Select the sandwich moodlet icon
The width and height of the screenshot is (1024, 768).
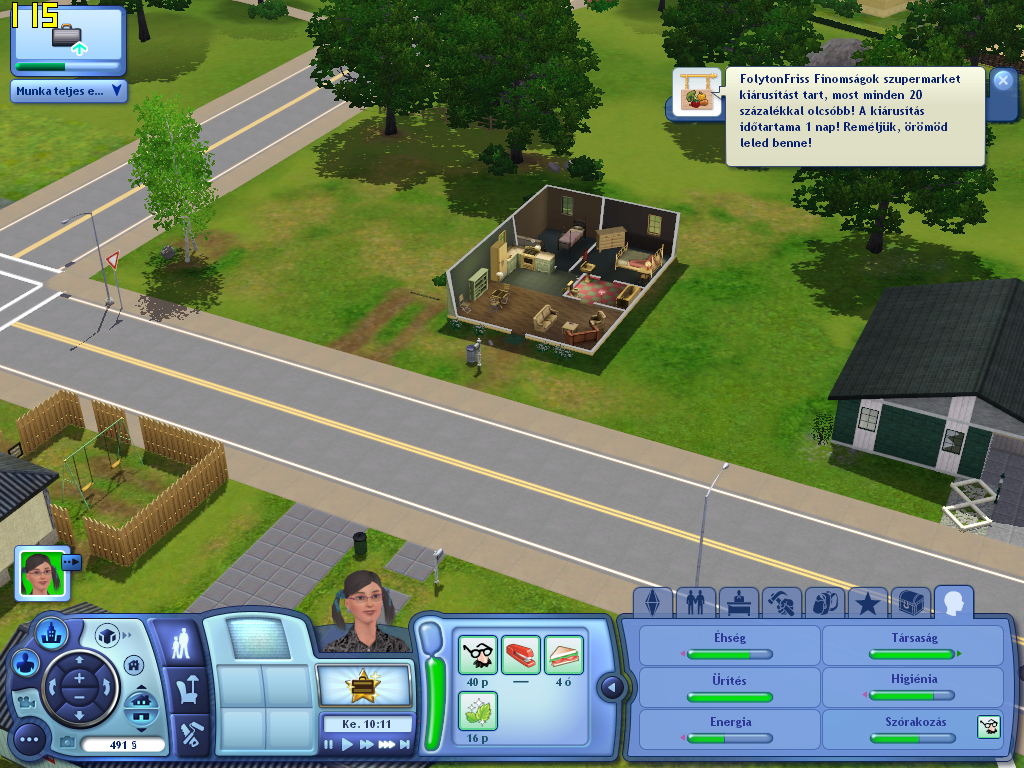pos(563,655)
